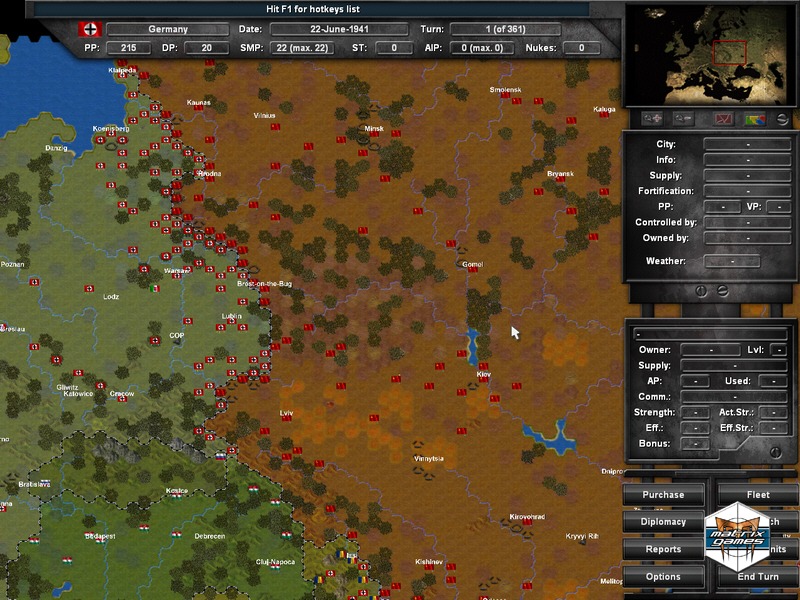Zoom out with the magnifier minus button
The height and width of the screenshot is (600, 800).
pyautogui.click(x=683, y=118)
